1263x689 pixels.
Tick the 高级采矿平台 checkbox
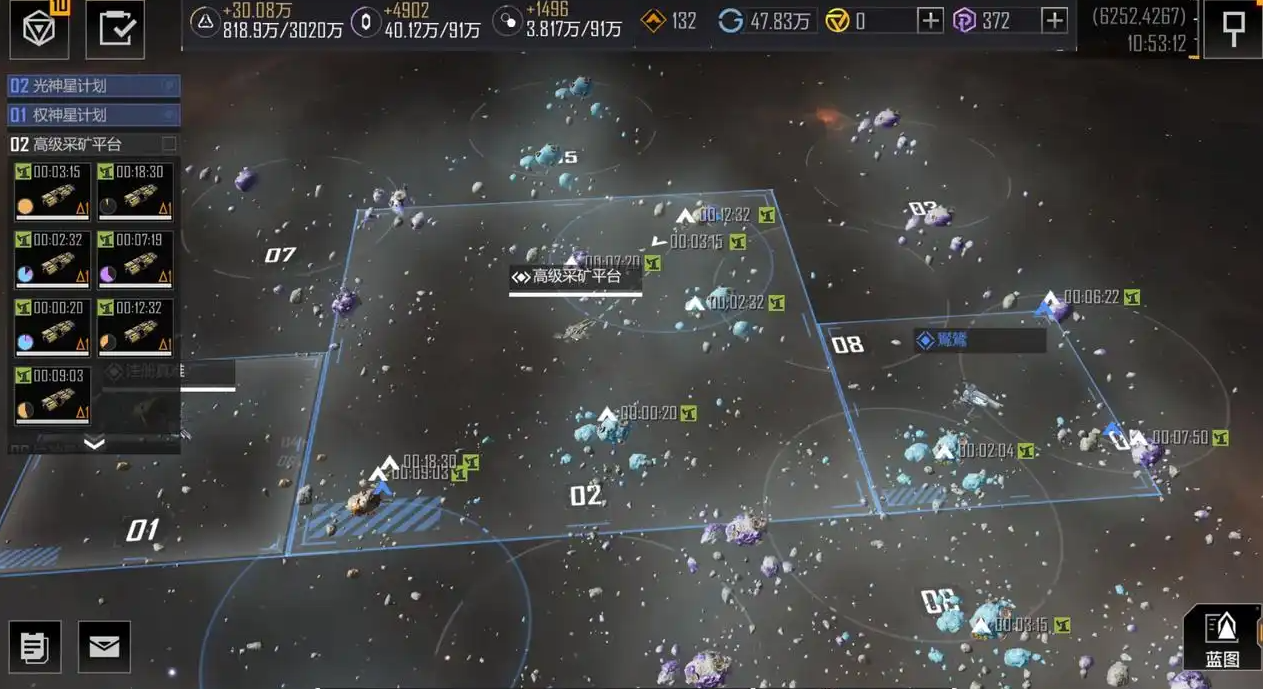pyautogui.click(x=169, y=144)
